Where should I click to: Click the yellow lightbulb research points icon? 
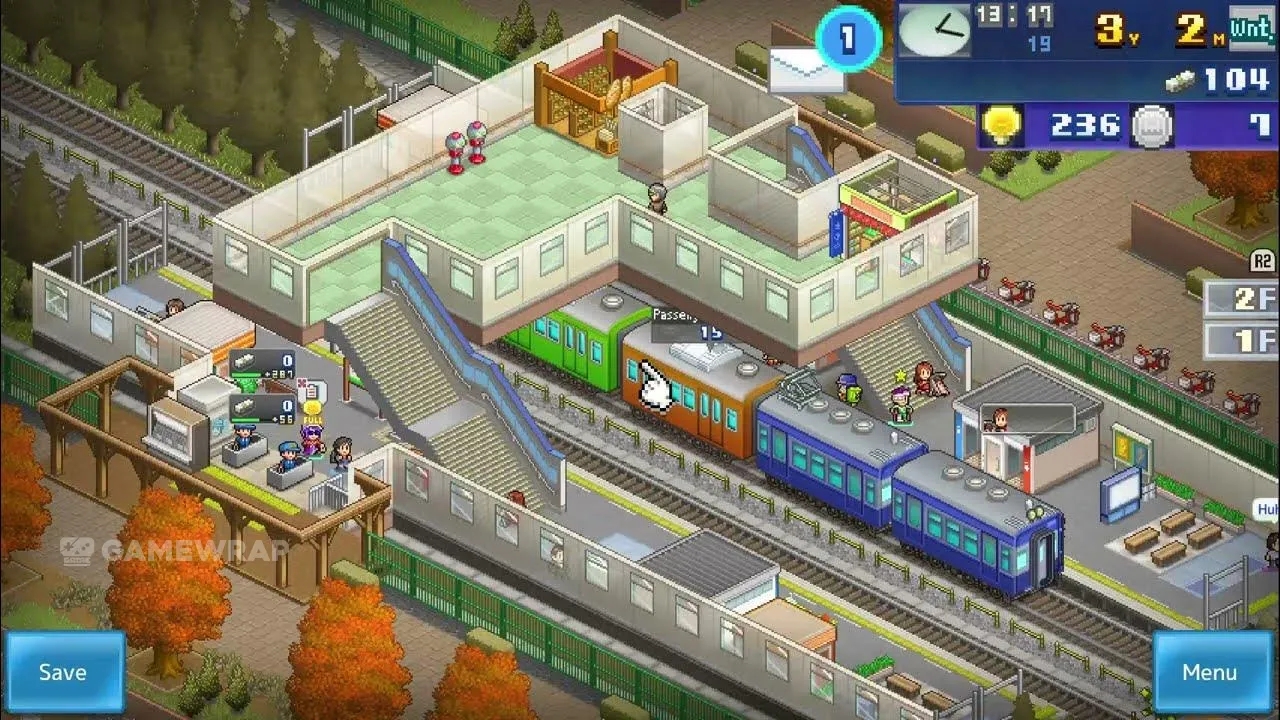tap(1000, 126)
